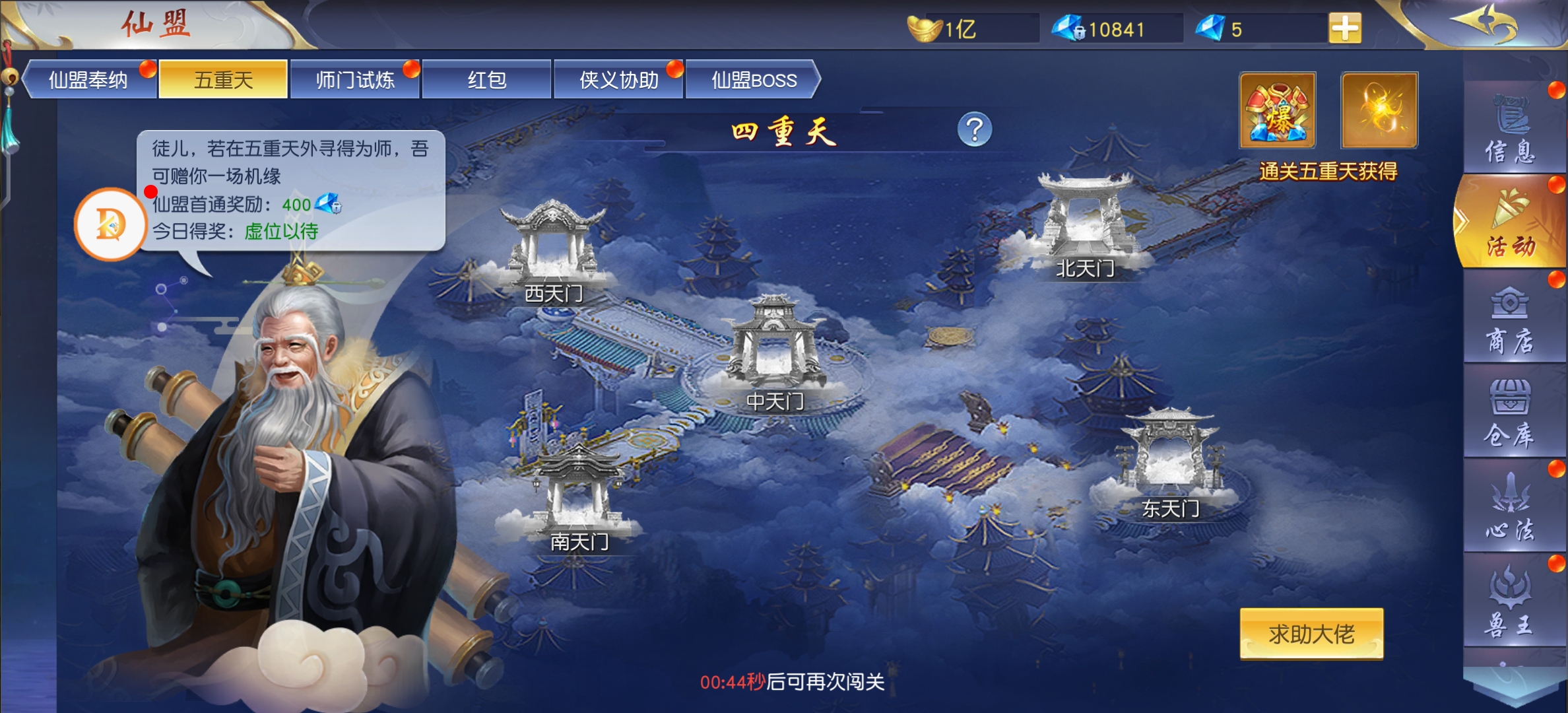Image resolution: width=1568 pixels, height=713 pixels.
Task: Switch to the 仙盟奉纳 tab
Action: point(88,80)
